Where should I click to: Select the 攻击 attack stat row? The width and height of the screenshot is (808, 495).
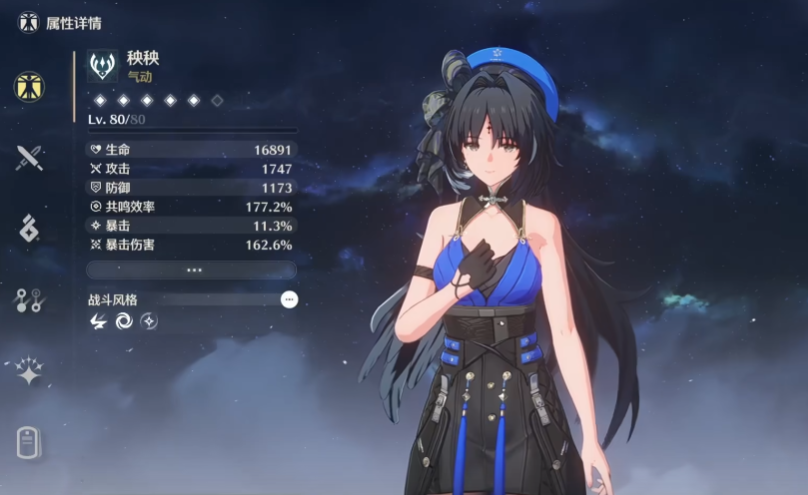pos(192,169)
